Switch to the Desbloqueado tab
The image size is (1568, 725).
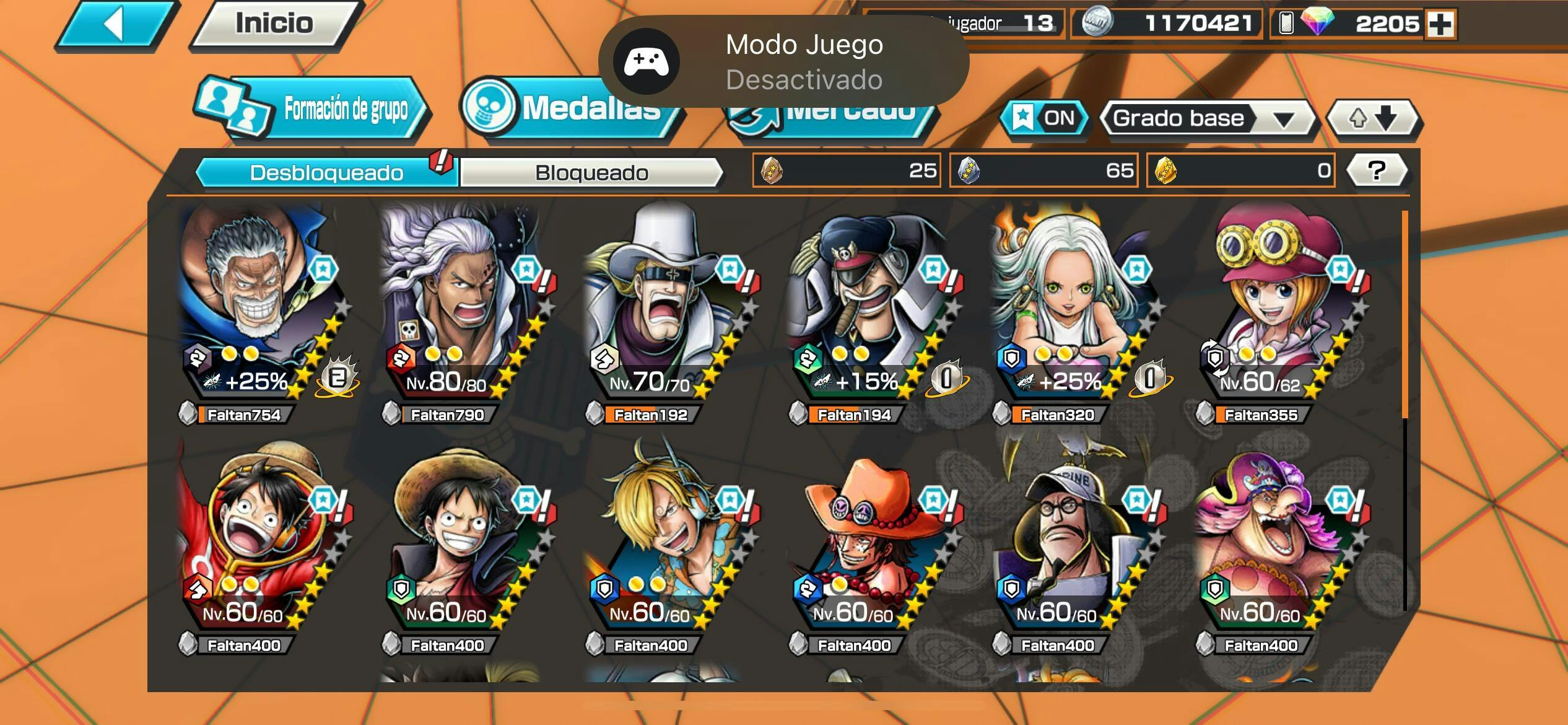pyautogui.click(x=326, y=172)
